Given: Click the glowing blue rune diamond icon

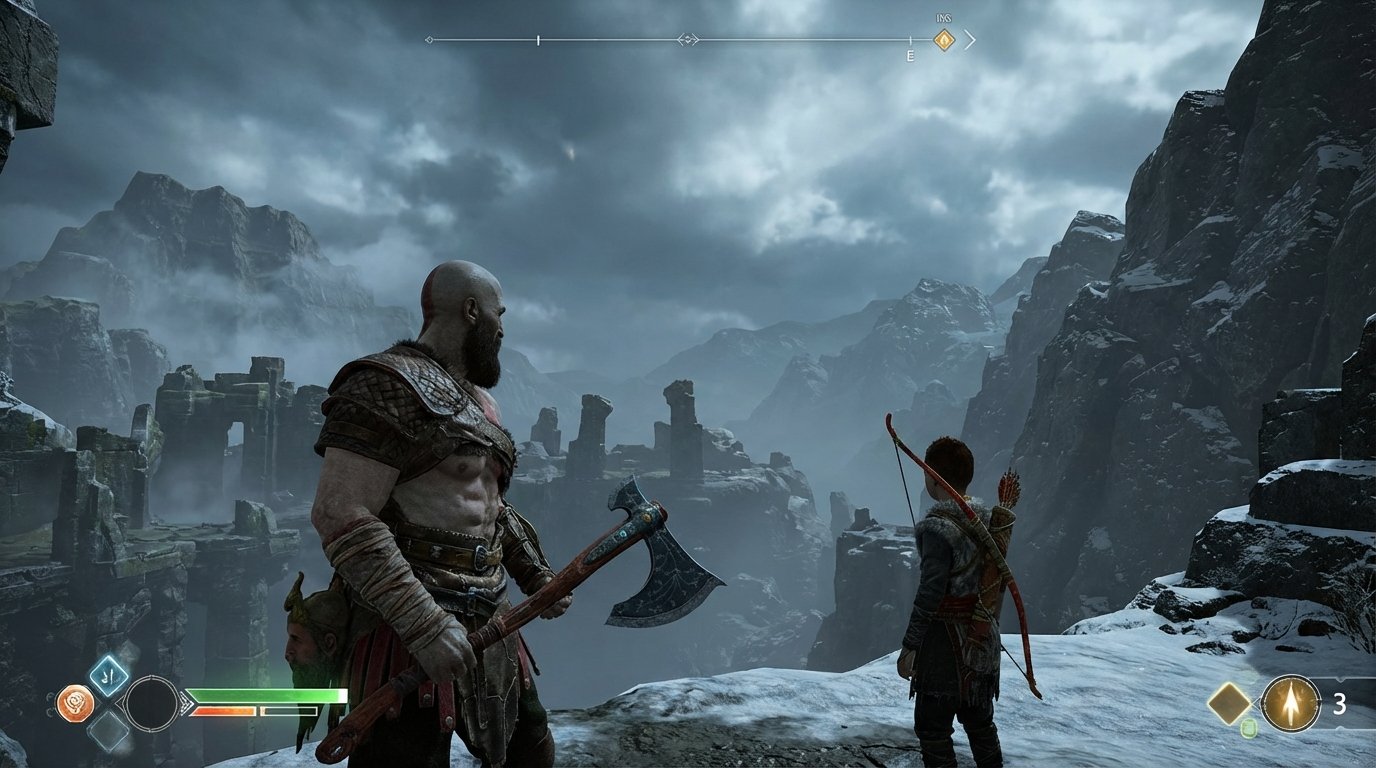Looking at the screenshot, I should pyautogui.click(x=108, y=676).
